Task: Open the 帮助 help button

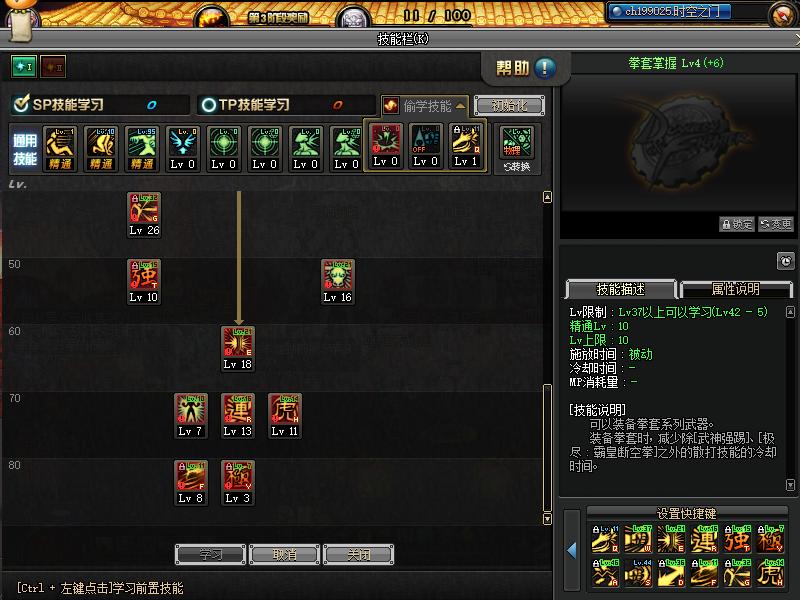Action: tap(526, 68)
